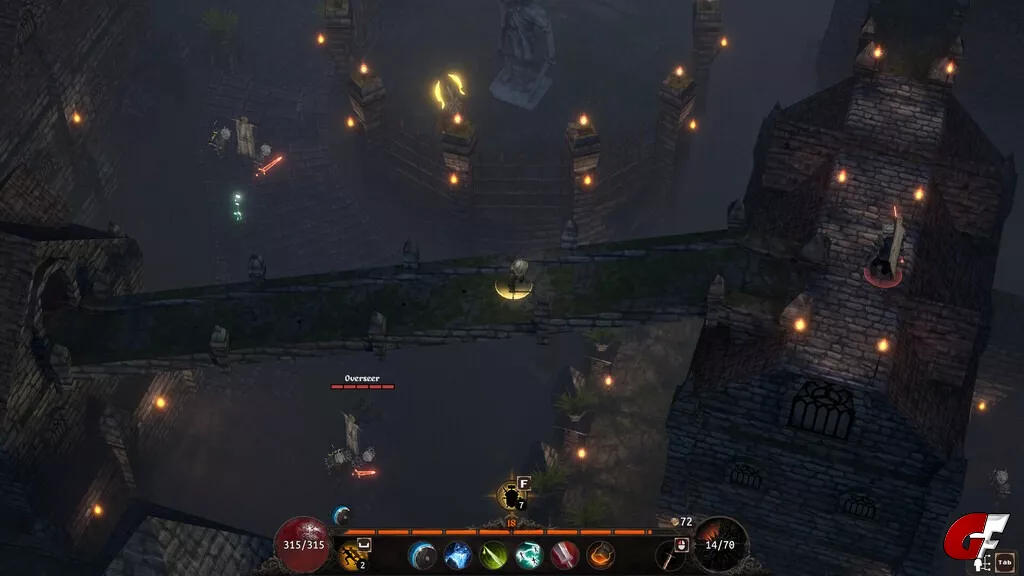Activate the green arrow skill
Image resolution: width=1024 pixels, height=576 pixels.
tap(493, 555)
